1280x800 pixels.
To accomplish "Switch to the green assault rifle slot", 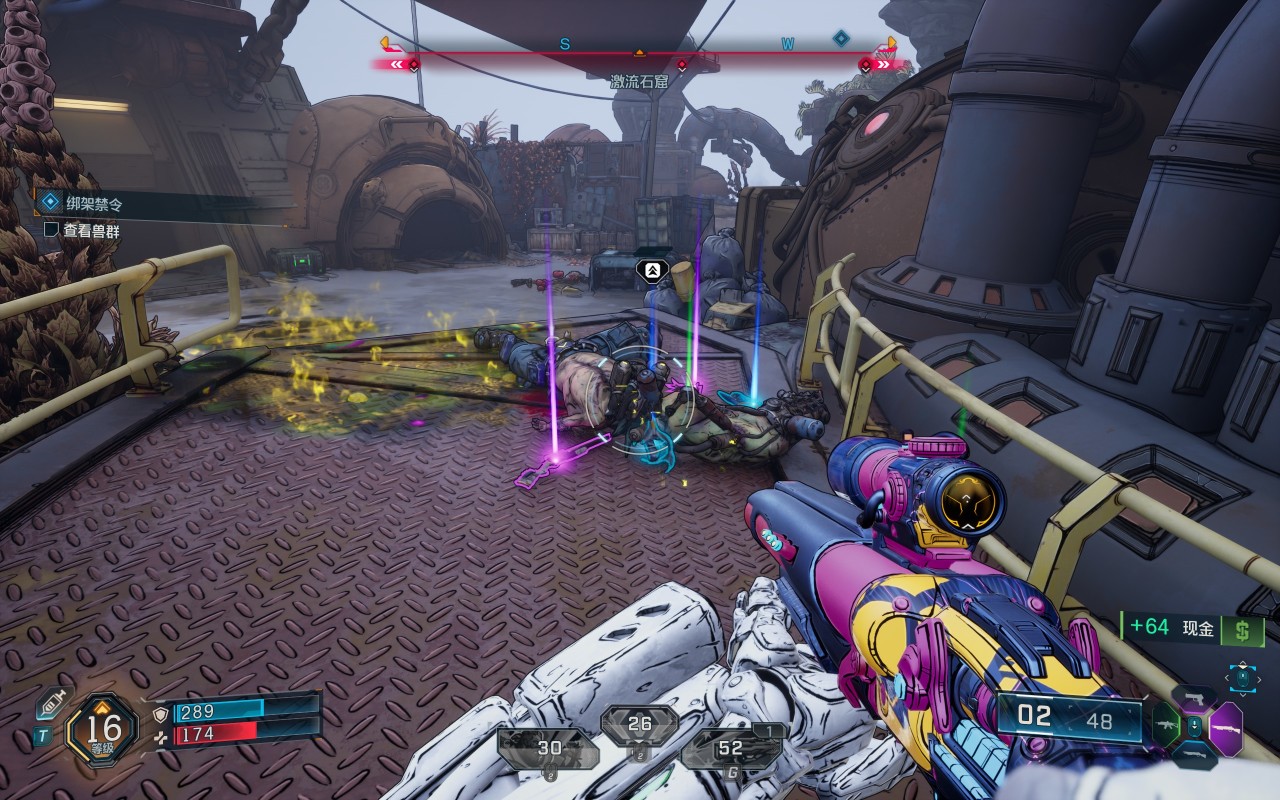I will (1166, 725).
